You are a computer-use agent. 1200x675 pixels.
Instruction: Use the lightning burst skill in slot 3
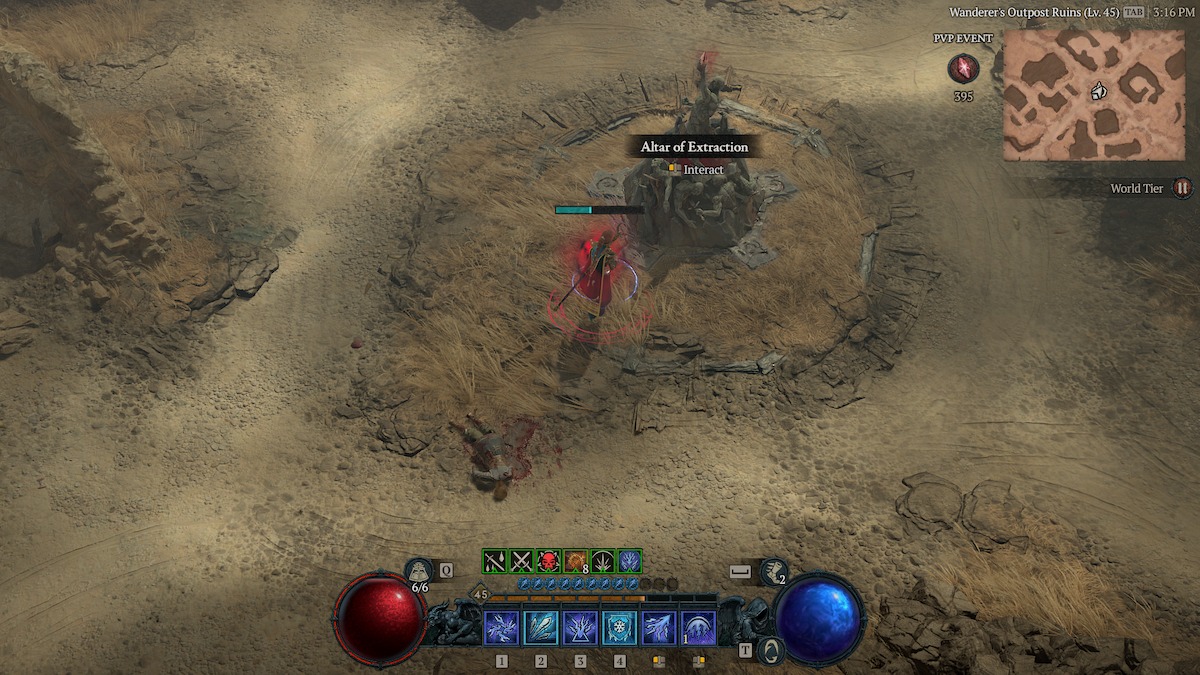point(580,628)
